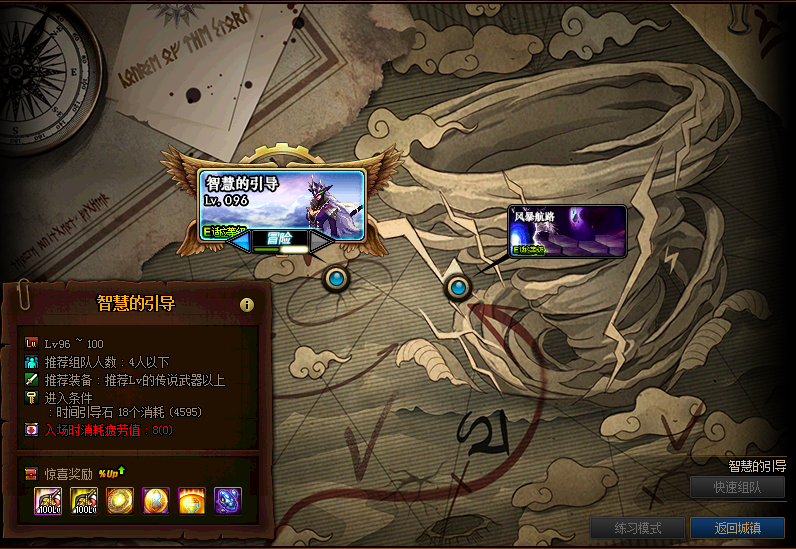Open the dungeon info icon
This screenshot has width=796, height=549.
click(x=246, y=305)
